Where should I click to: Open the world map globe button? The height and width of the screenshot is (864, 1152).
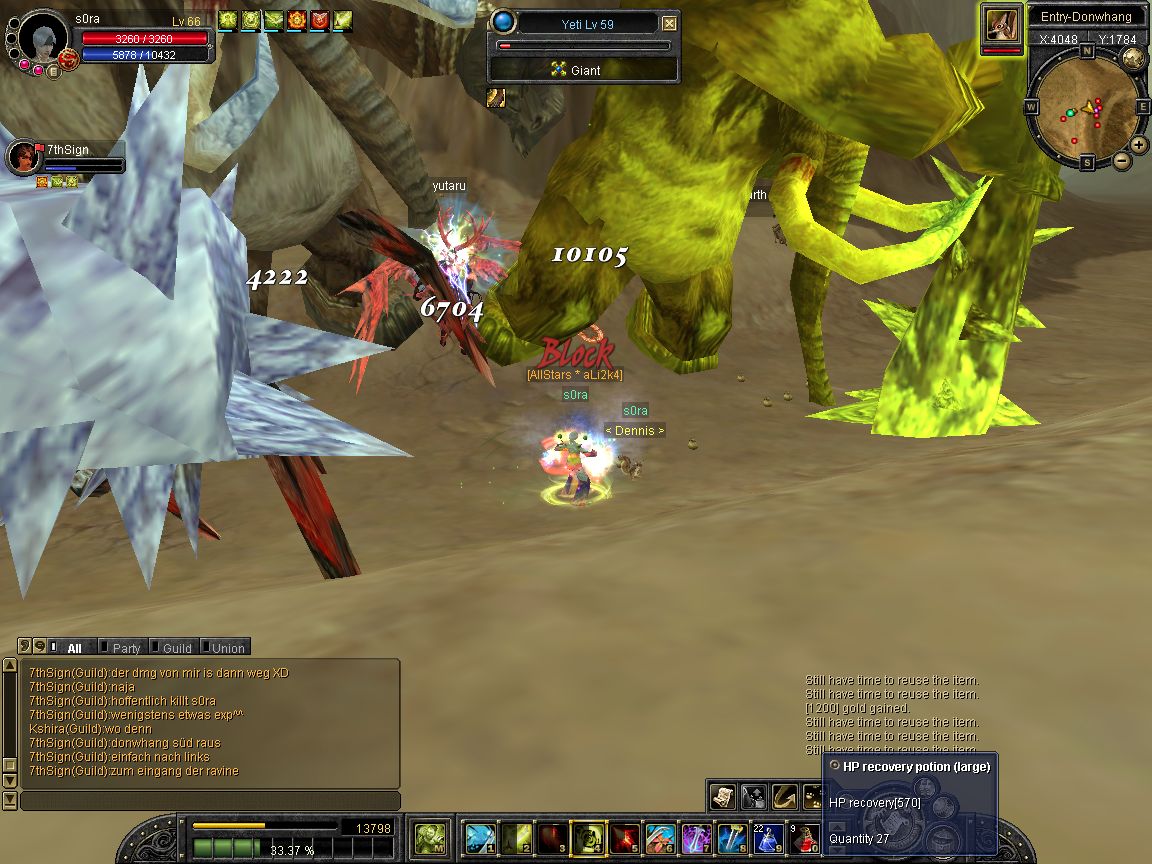1133,57
